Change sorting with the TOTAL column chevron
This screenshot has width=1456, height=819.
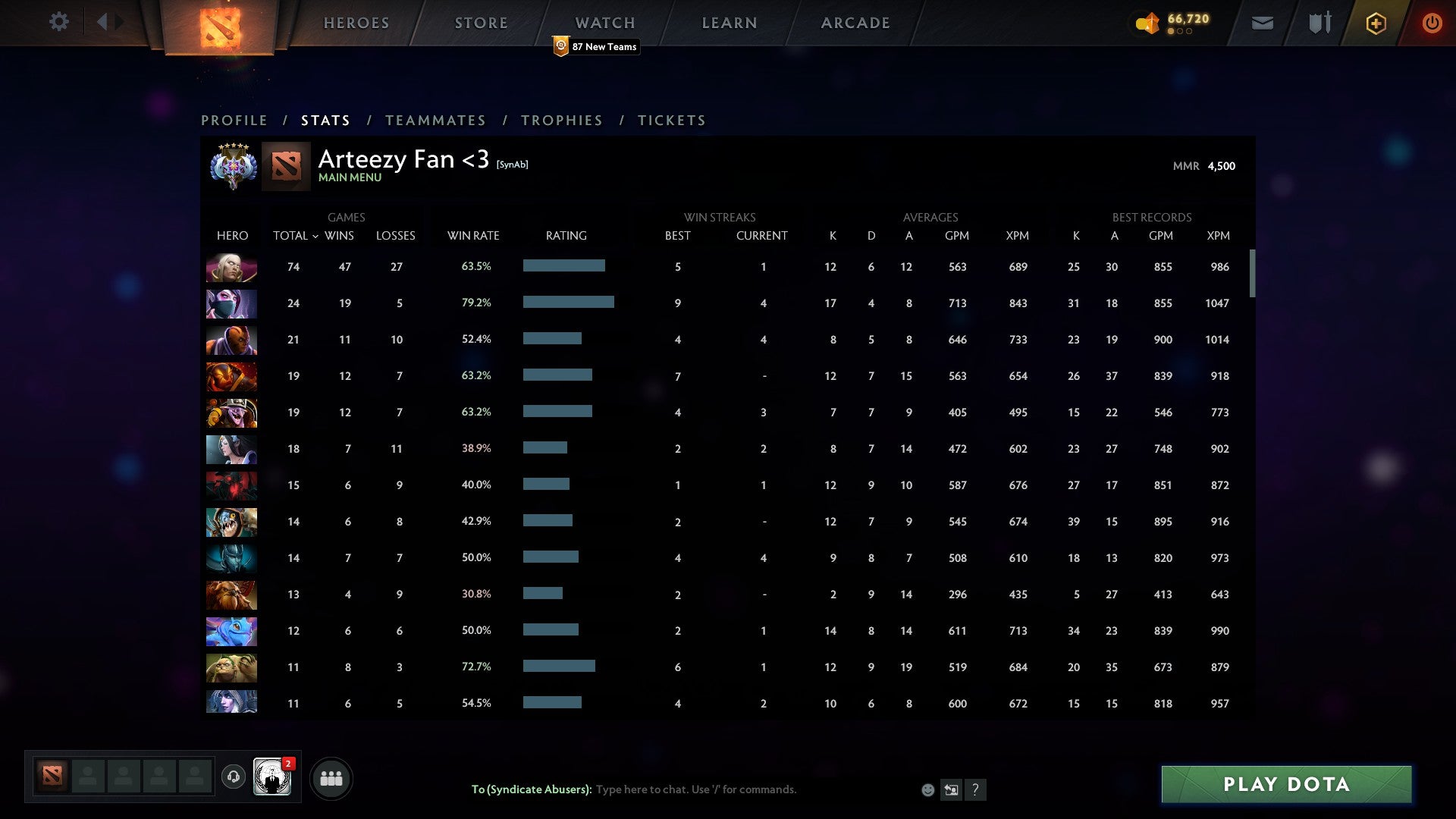pos(318,236)
